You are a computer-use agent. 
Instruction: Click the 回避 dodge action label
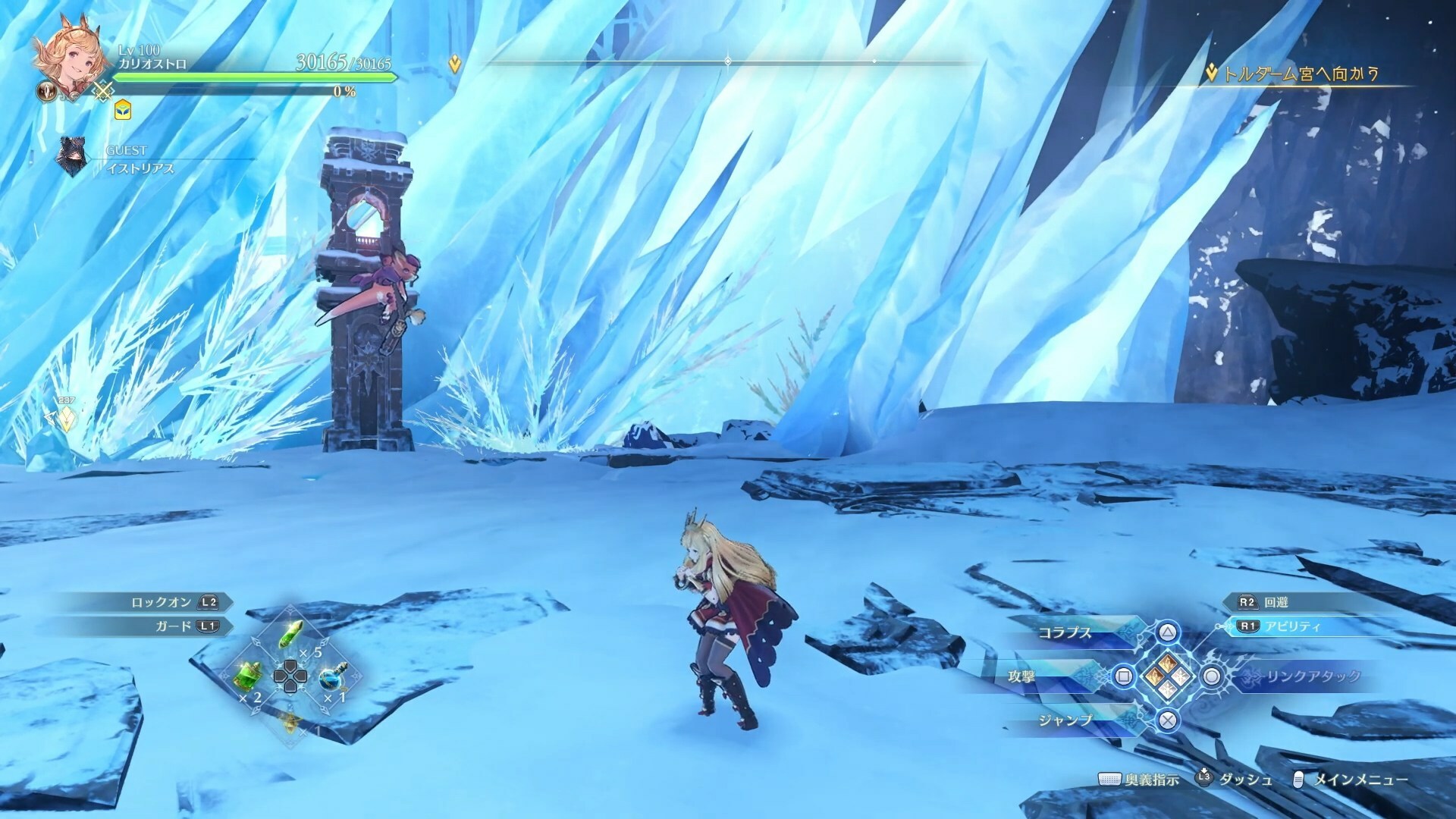[1276, 602]
